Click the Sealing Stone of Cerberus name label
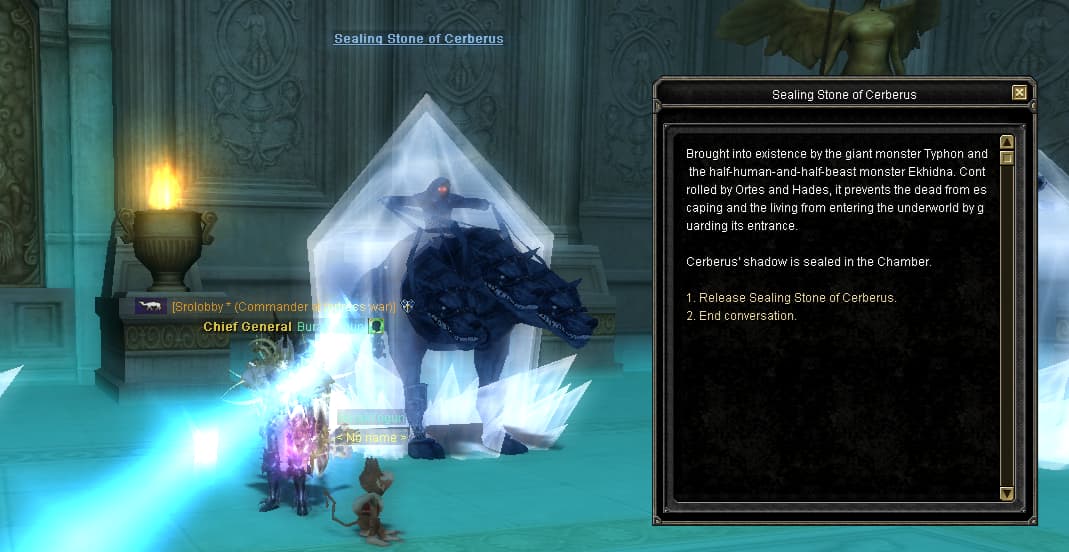 (418, 39)
